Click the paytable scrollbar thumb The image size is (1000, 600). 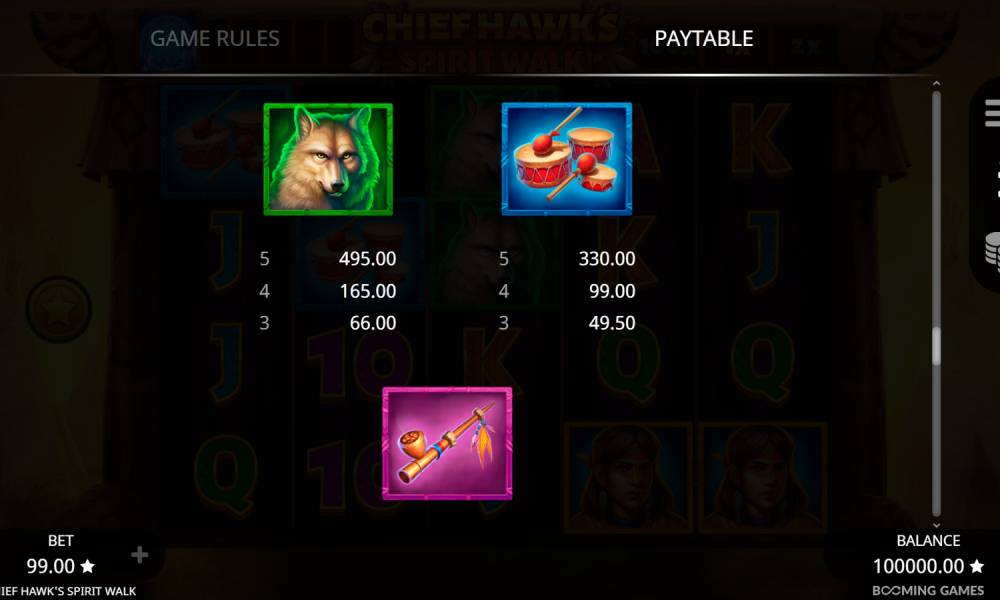click(937, 346)
